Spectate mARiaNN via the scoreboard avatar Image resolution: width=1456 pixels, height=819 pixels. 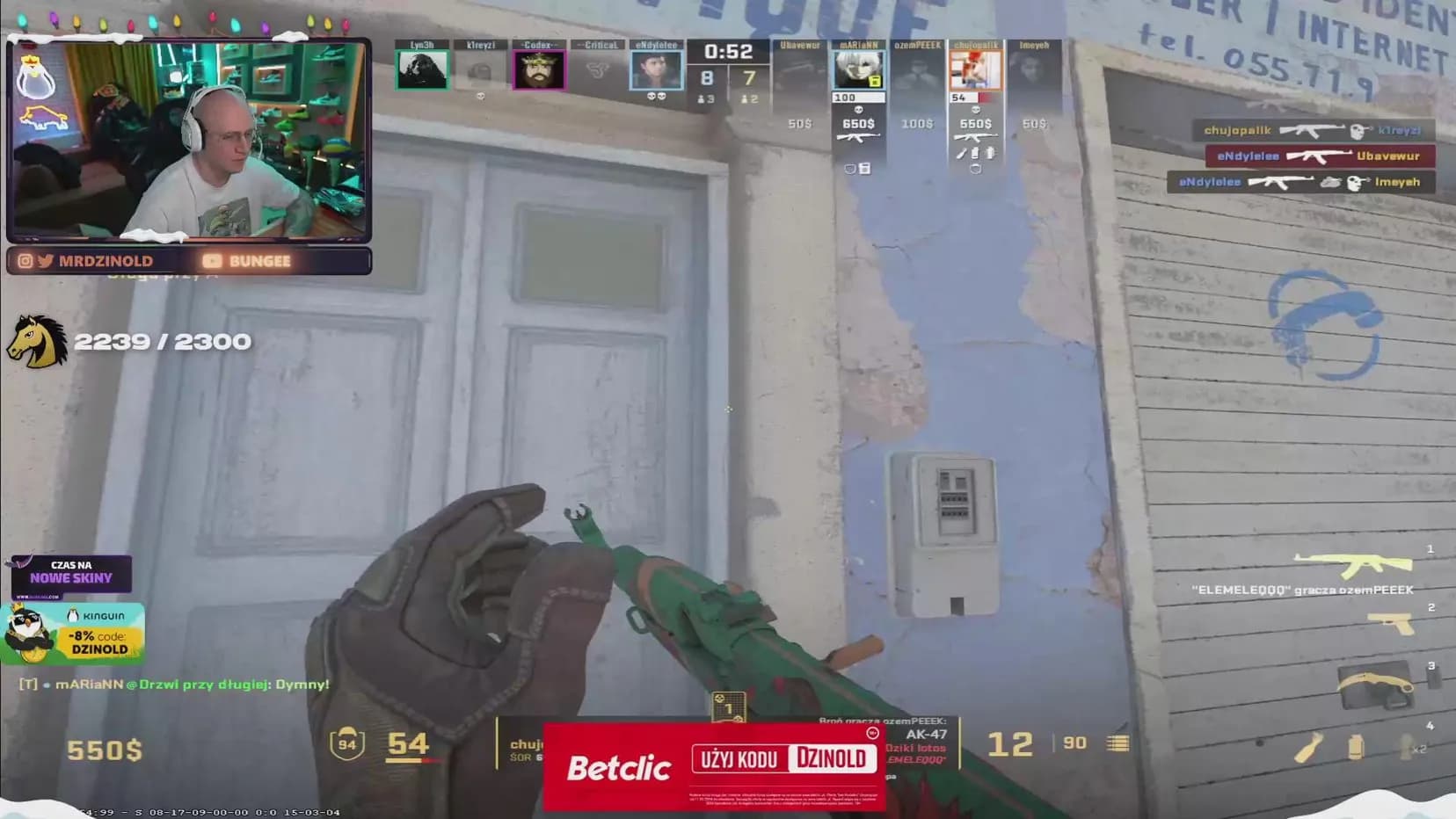coord(858,69)
